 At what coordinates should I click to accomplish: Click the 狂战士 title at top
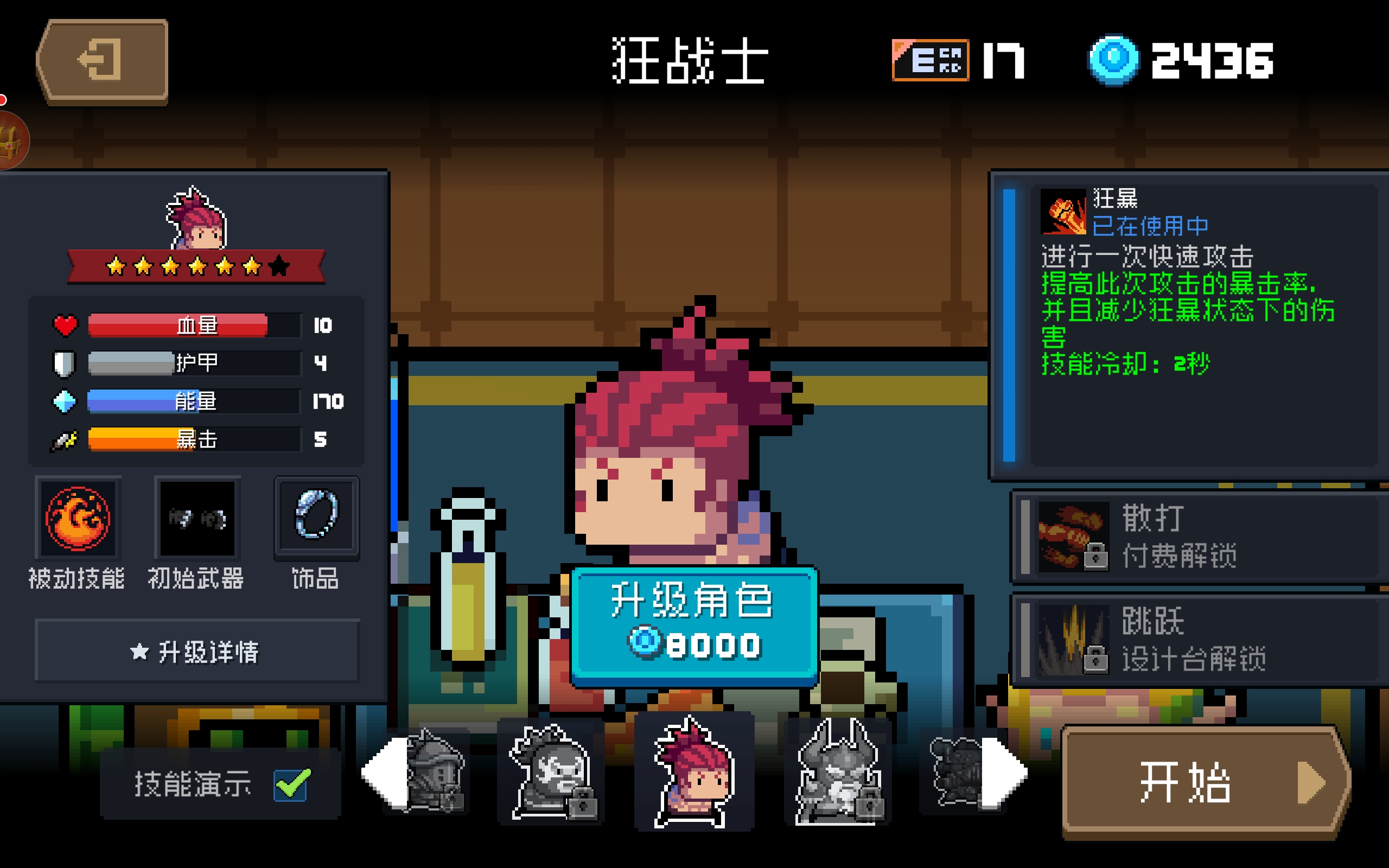pos(689,60)
